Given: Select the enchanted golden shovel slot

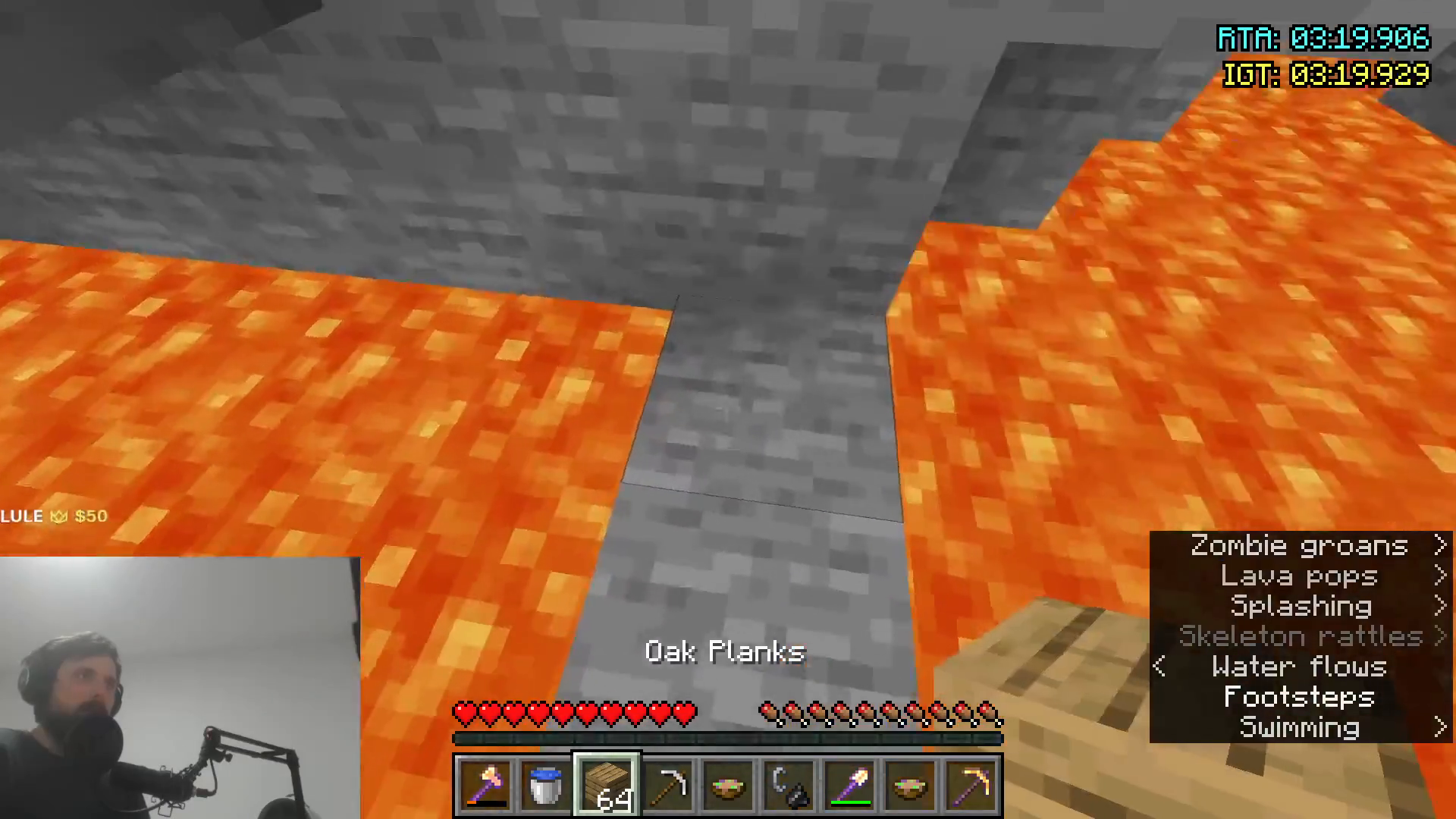Looking at the screenshot, I should (849, 786).
